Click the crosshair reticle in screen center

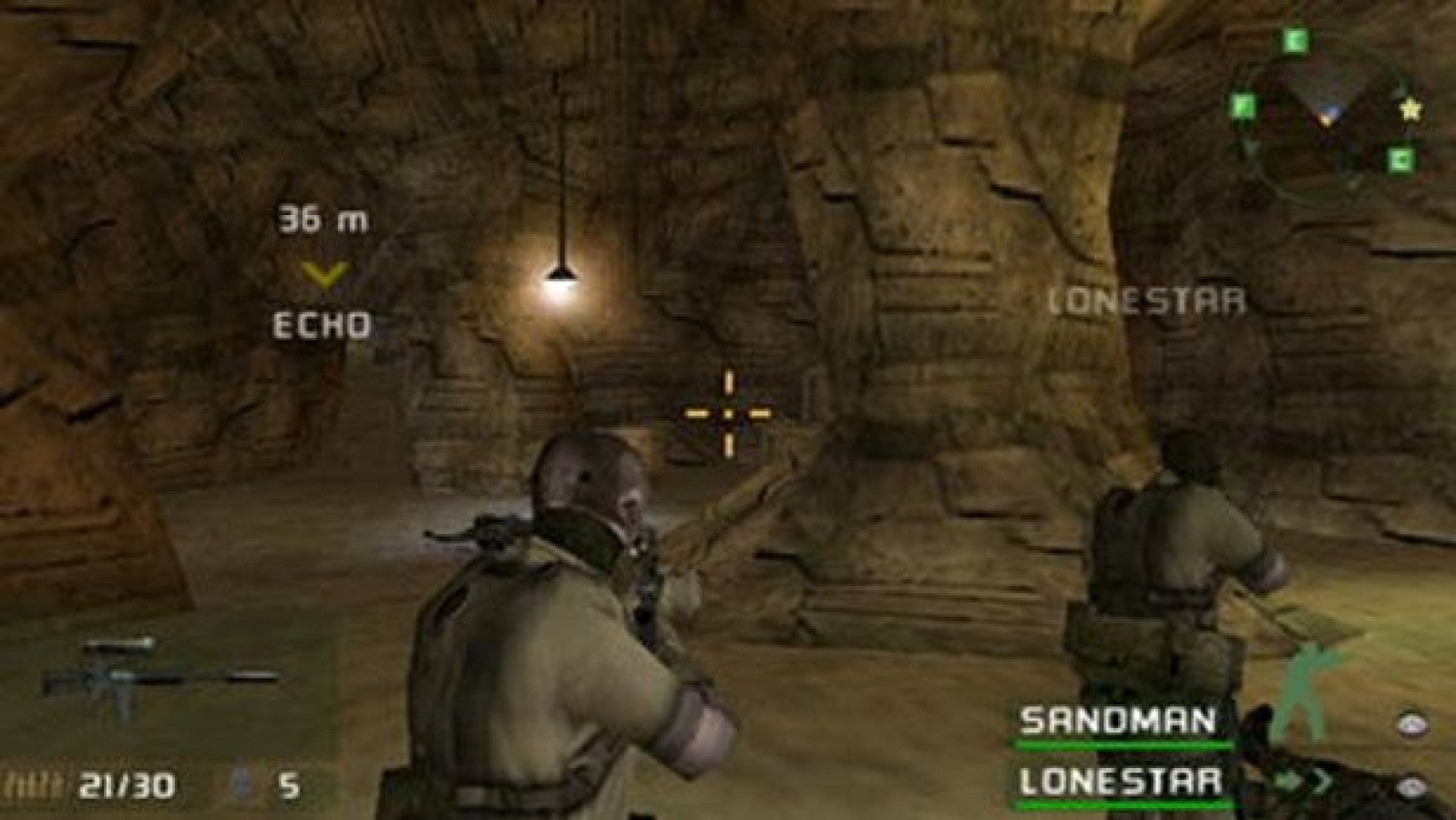[726, 413]
